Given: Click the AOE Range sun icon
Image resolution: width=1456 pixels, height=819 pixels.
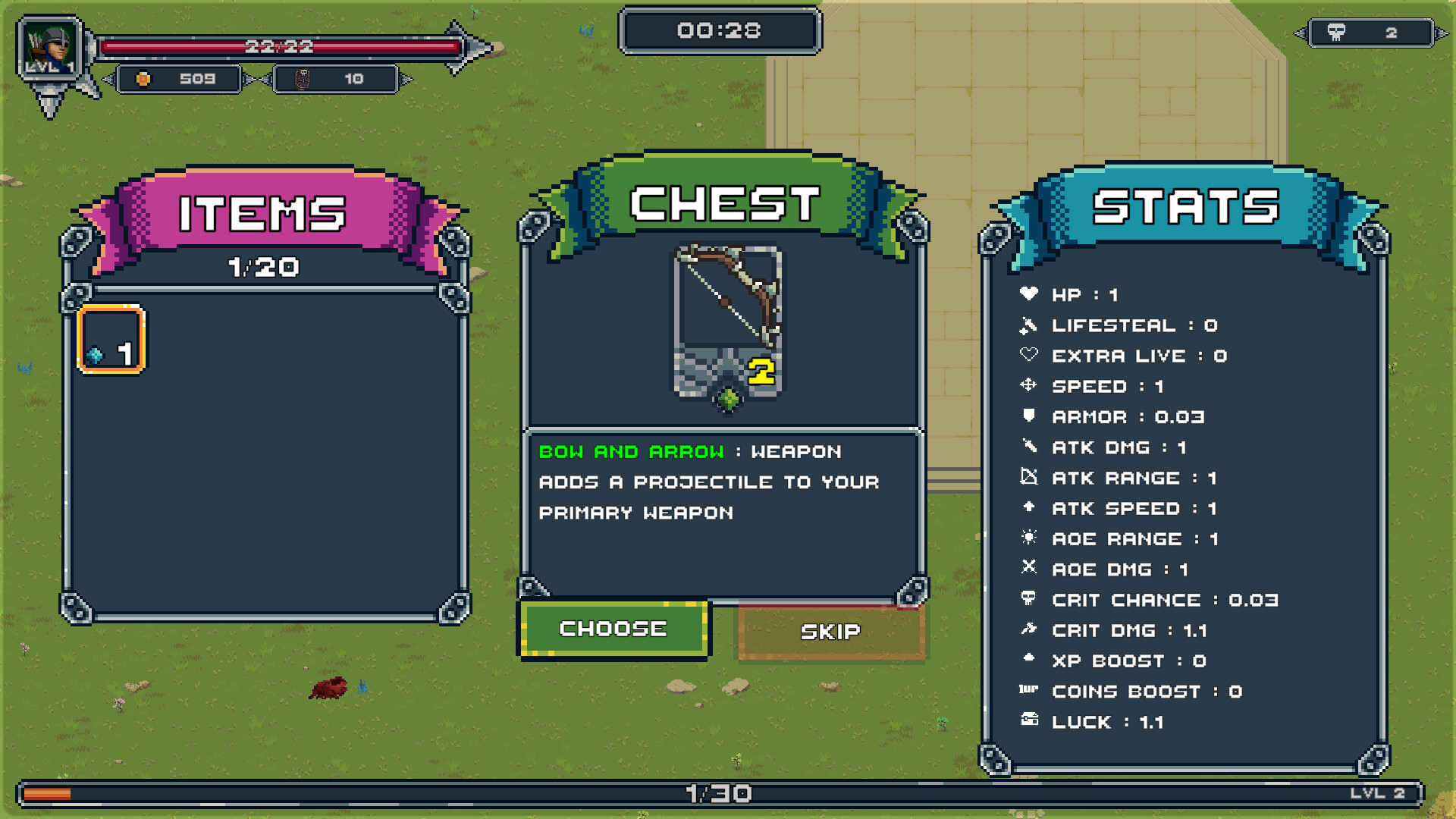Looking at the screenshot, I should (x=1029, y=538).
